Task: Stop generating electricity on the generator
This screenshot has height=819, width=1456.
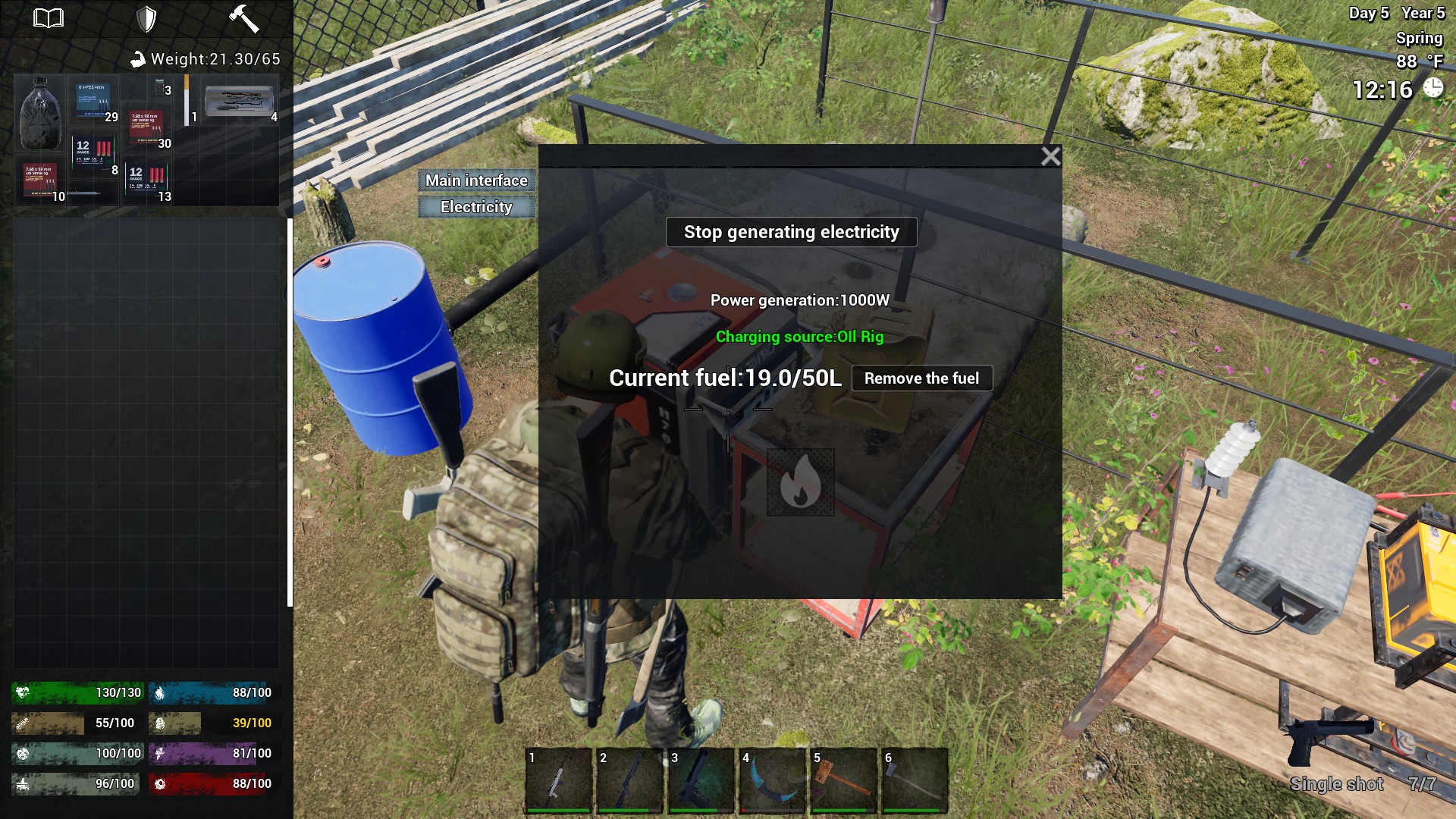Action: [x=791, y=232]
